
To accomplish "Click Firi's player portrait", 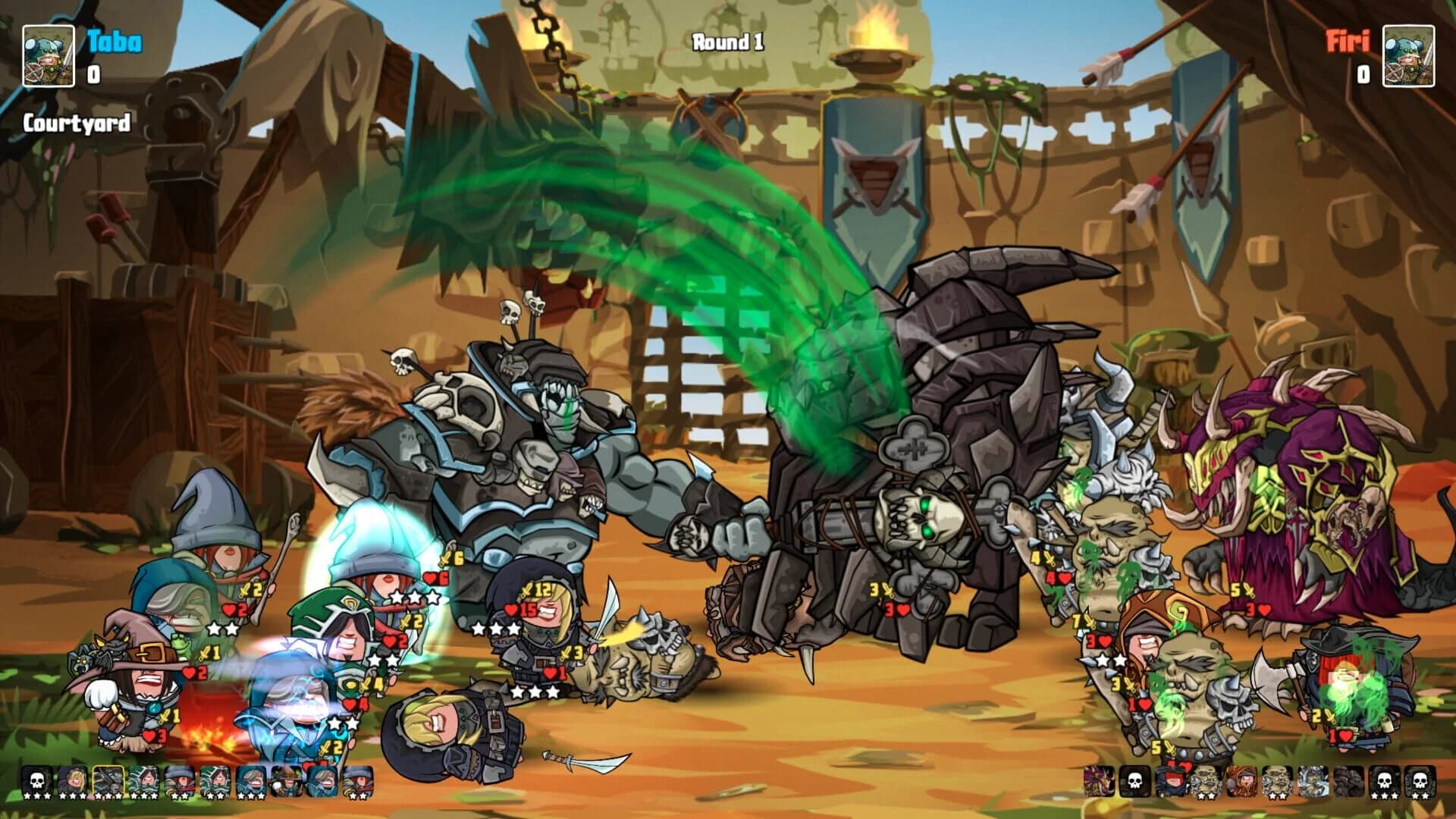I will pos(1408,55).
